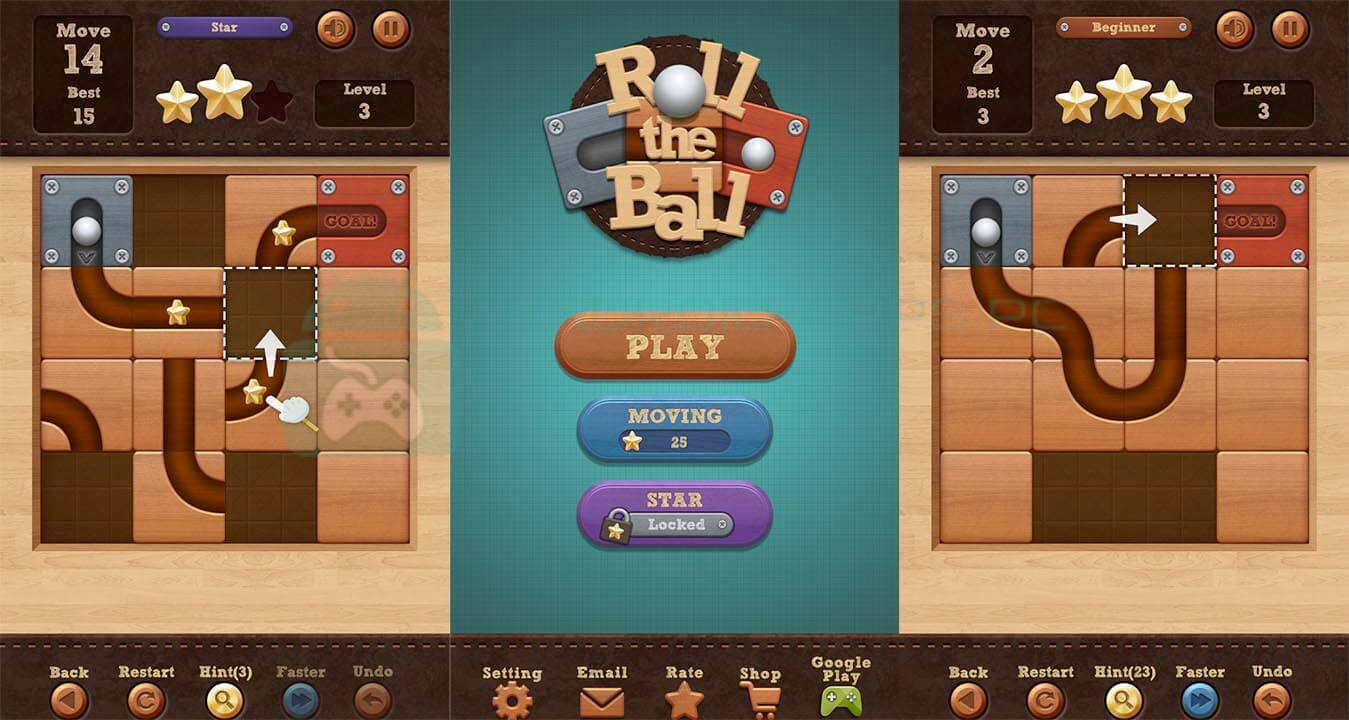Mute sound using left speaker toggle
Viewport: 1349px width, 720px height.
334,30
